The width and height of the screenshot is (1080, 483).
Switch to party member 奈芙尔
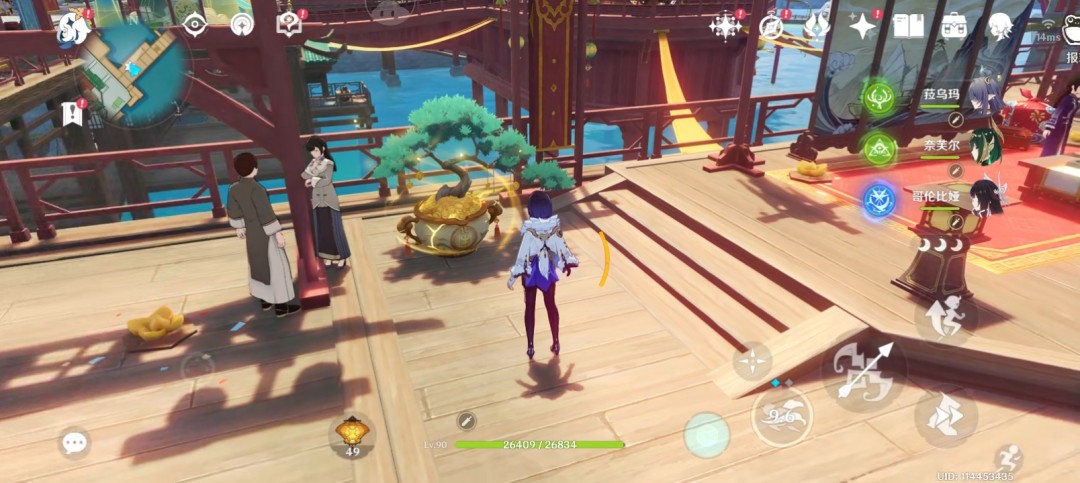point(878,149)
